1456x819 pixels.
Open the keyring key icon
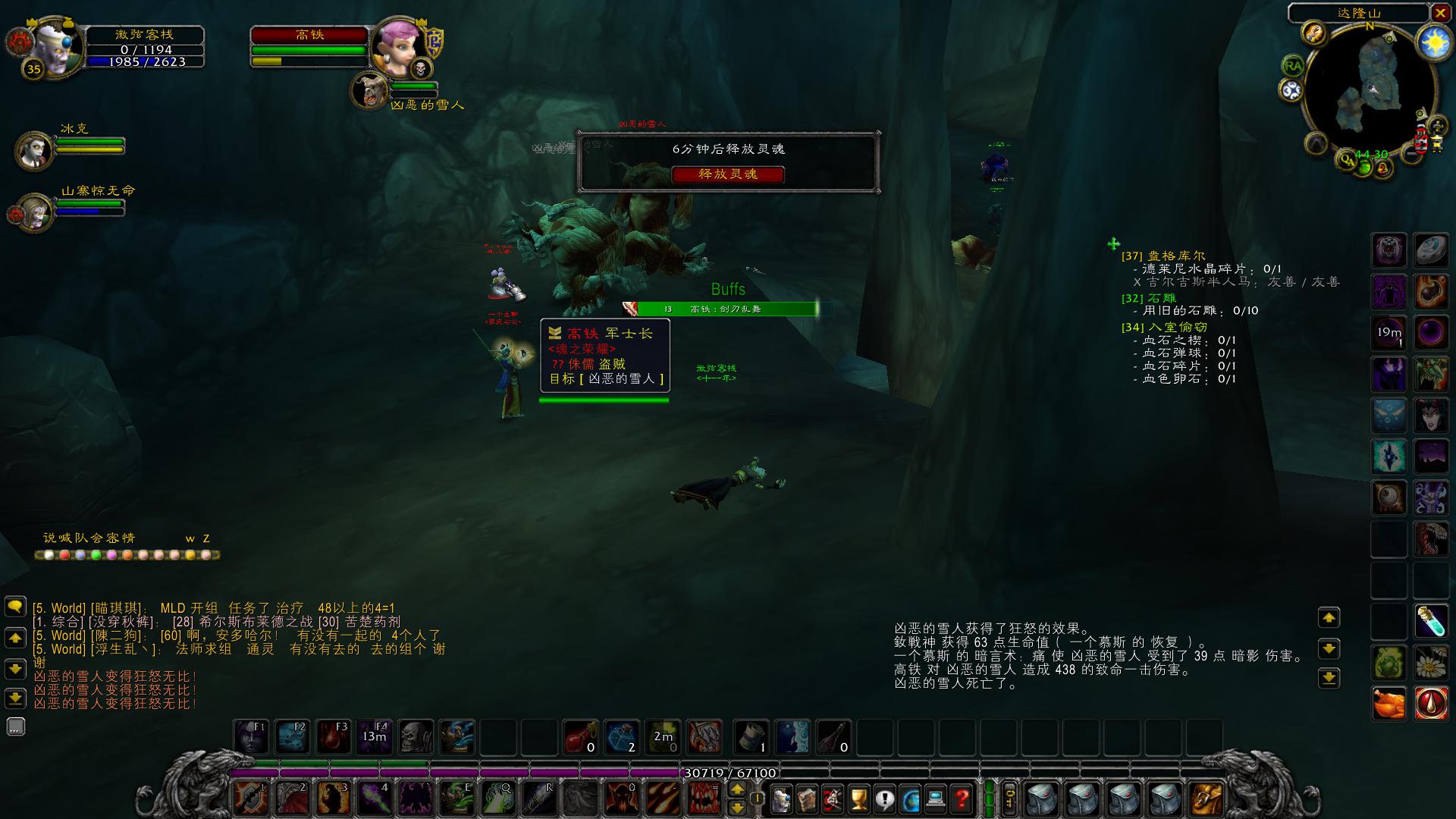(x=1009, y=798)
